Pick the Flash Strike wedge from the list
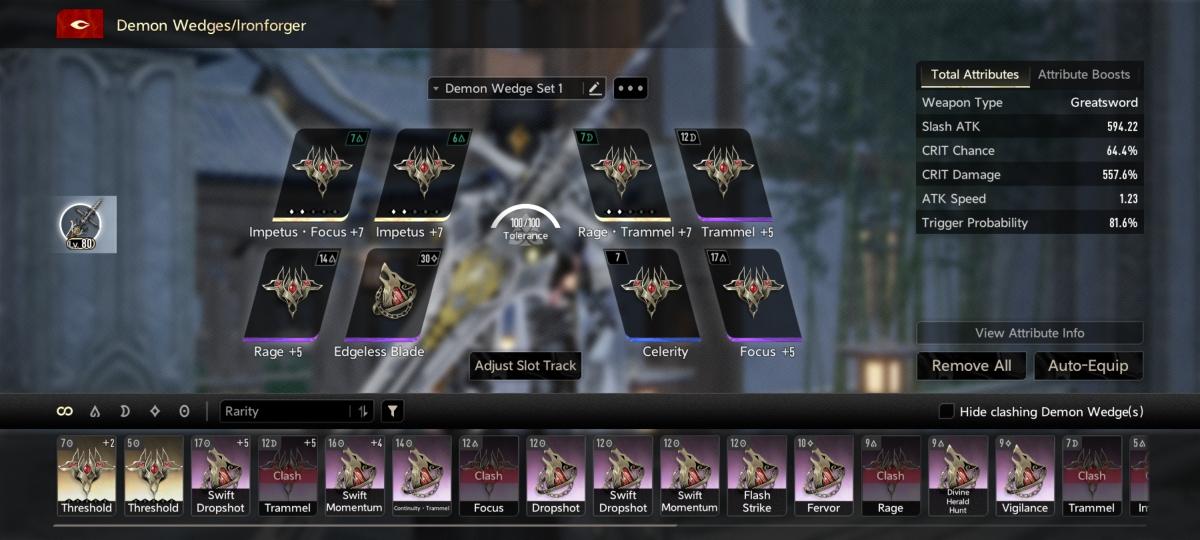 tap(757, 475)
